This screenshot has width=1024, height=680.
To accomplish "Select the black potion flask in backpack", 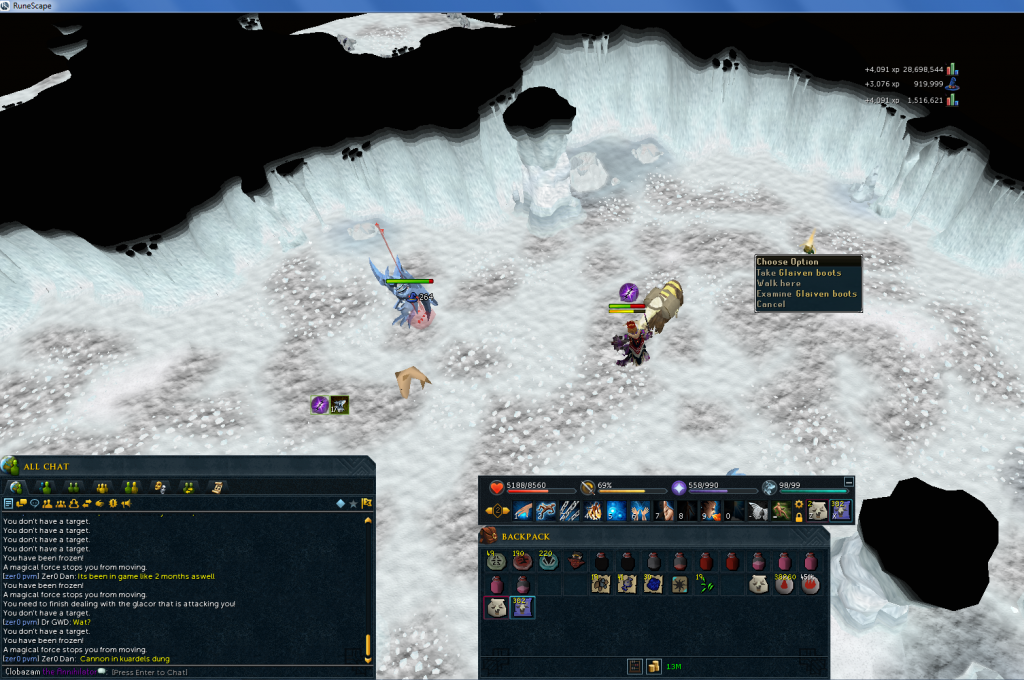I will pos(602,561).
